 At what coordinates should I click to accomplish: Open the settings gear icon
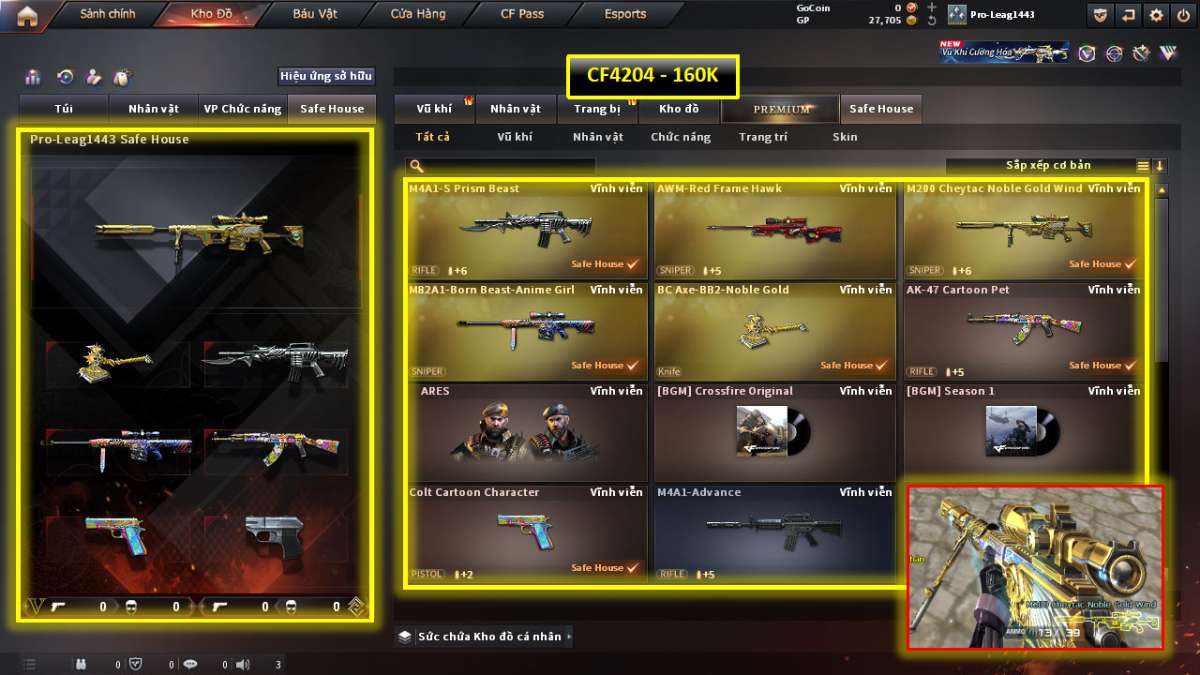[x=1156, y=15]
